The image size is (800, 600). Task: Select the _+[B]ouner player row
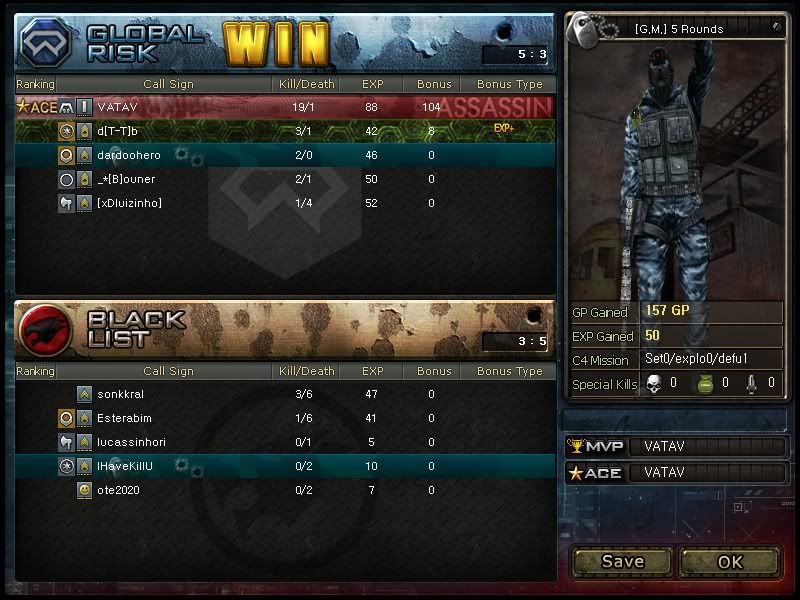(x=285, y=179)
